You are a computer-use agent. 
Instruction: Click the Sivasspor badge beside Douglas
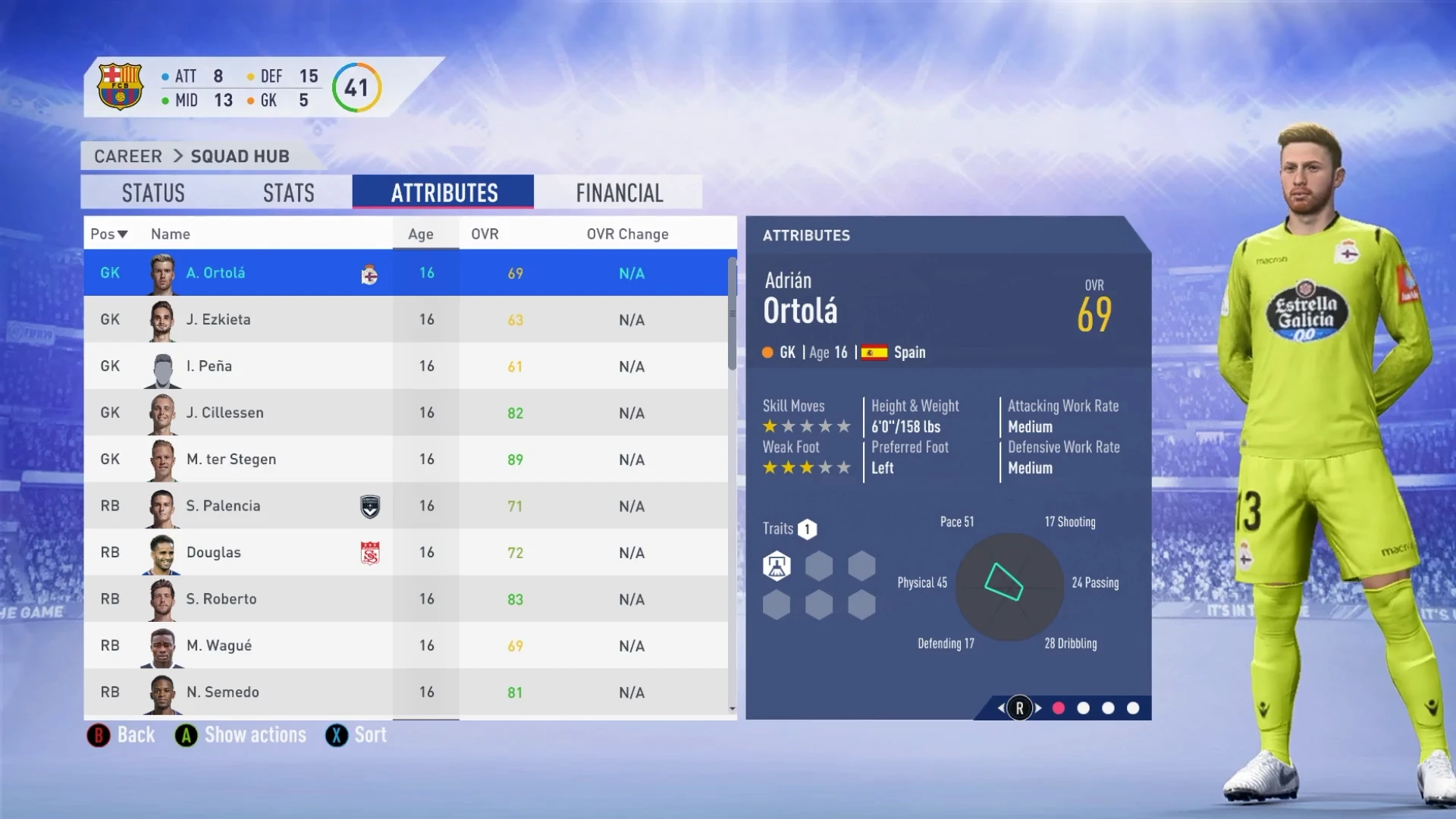point(369,552)
